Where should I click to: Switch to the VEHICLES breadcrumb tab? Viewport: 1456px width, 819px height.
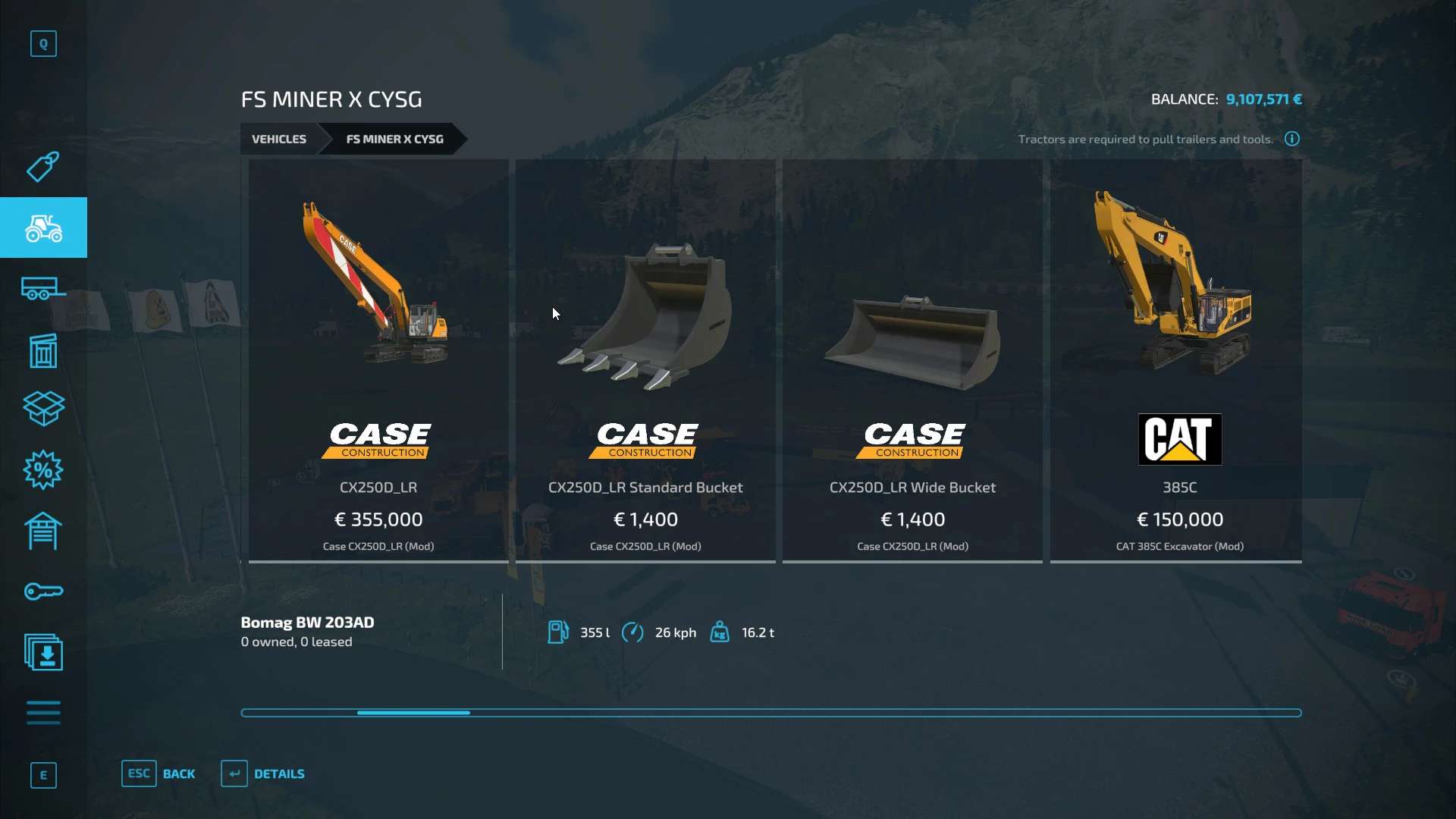pos(279,139)
